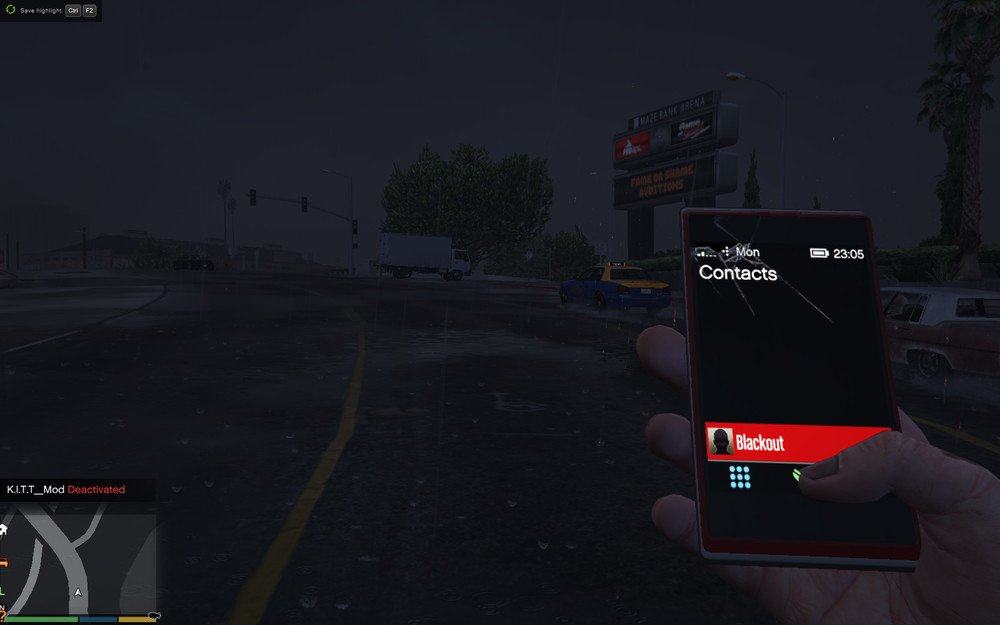1000x625 pixels.
Task: Select the white house marker on the minimap
Action: click(4, 529)
